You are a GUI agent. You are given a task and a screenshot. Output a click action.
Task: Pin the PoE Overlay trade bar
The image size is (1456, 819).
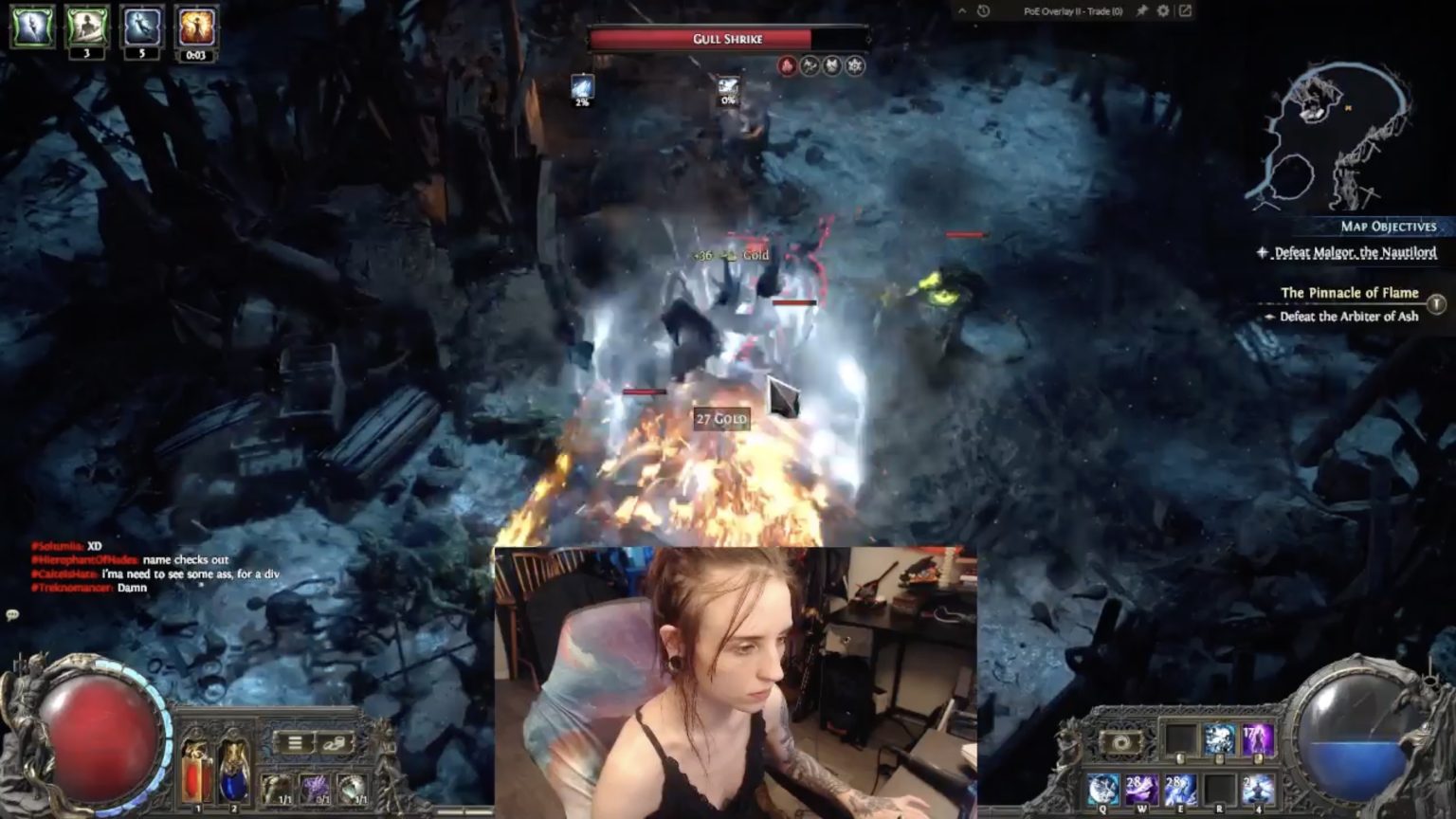click(1142, 11)
